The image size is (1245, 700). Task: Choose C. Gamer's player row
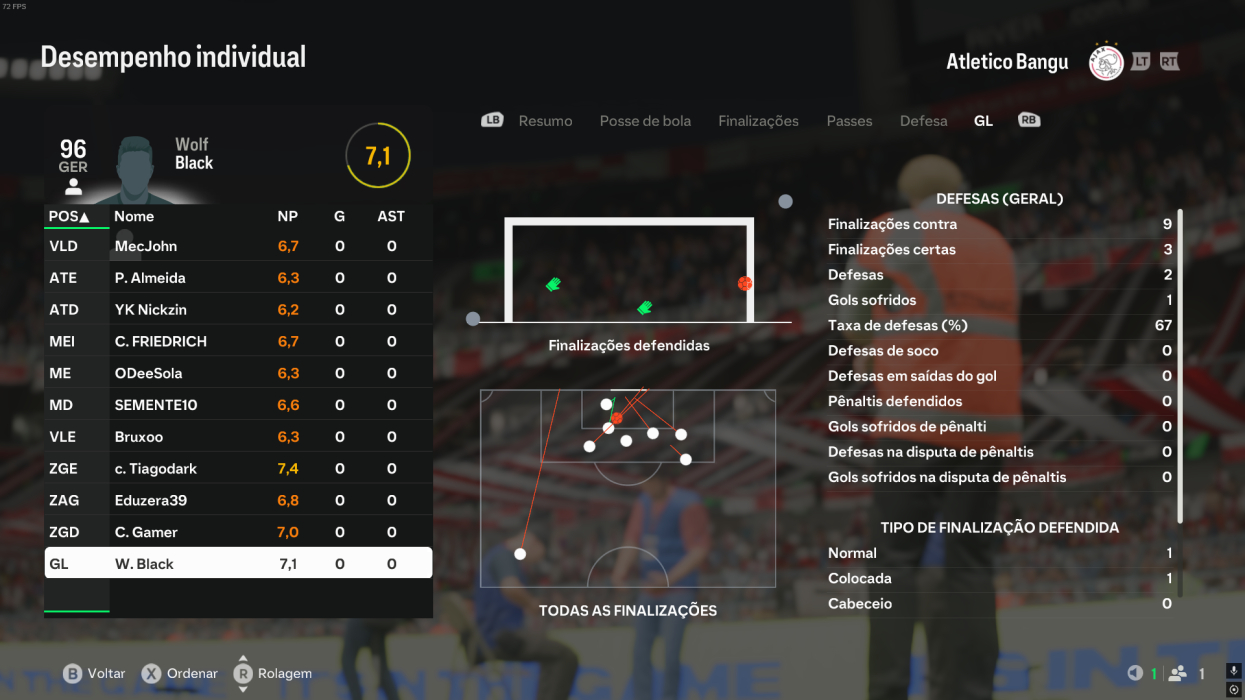coord(238,532)
